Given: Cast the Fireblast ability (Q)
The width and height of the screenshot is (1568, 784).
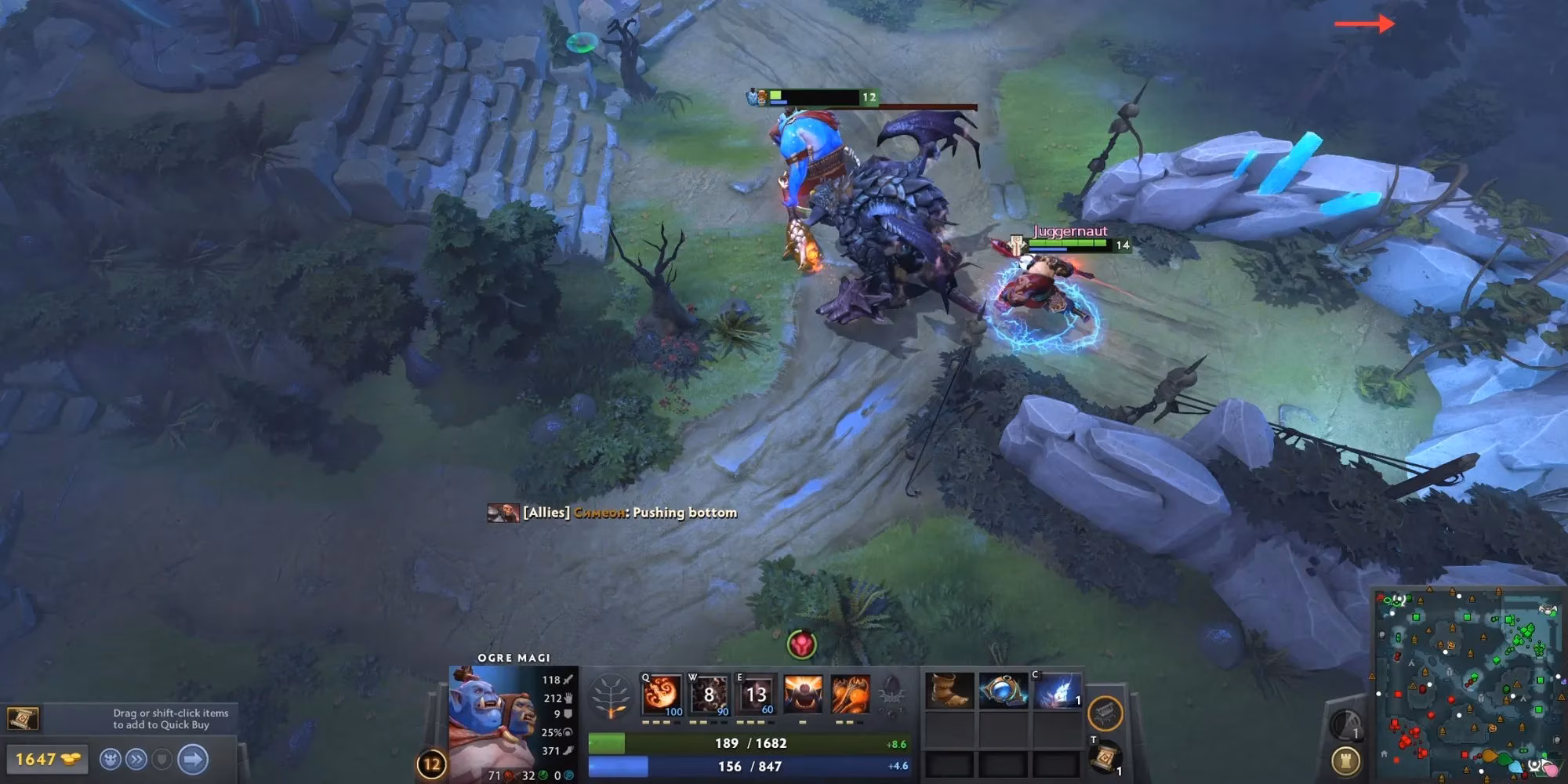Looking at the screenshot, I should click(662, 695).
